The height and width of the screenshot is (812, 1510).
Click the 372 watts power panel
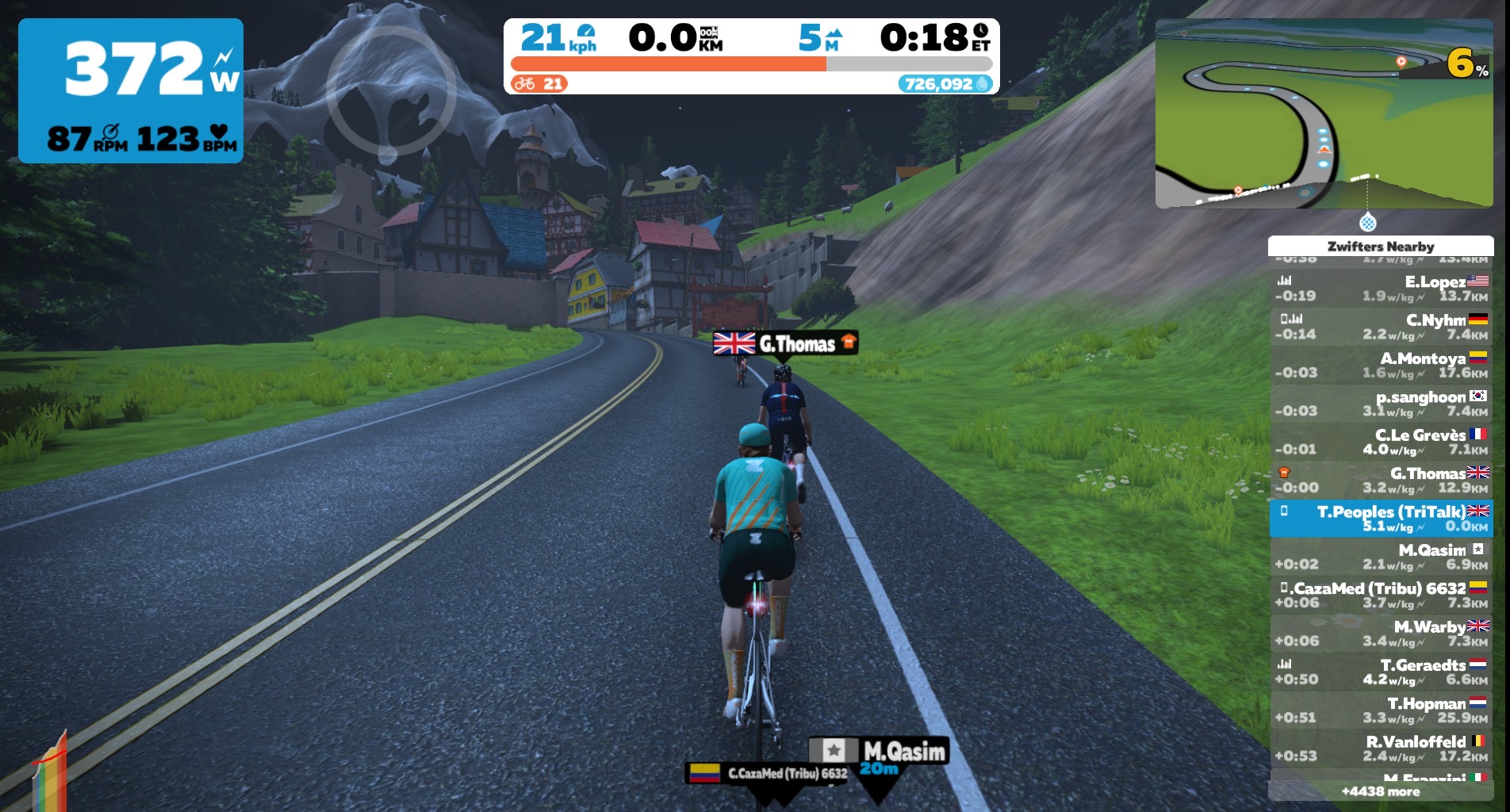click(x=131, y=90)
